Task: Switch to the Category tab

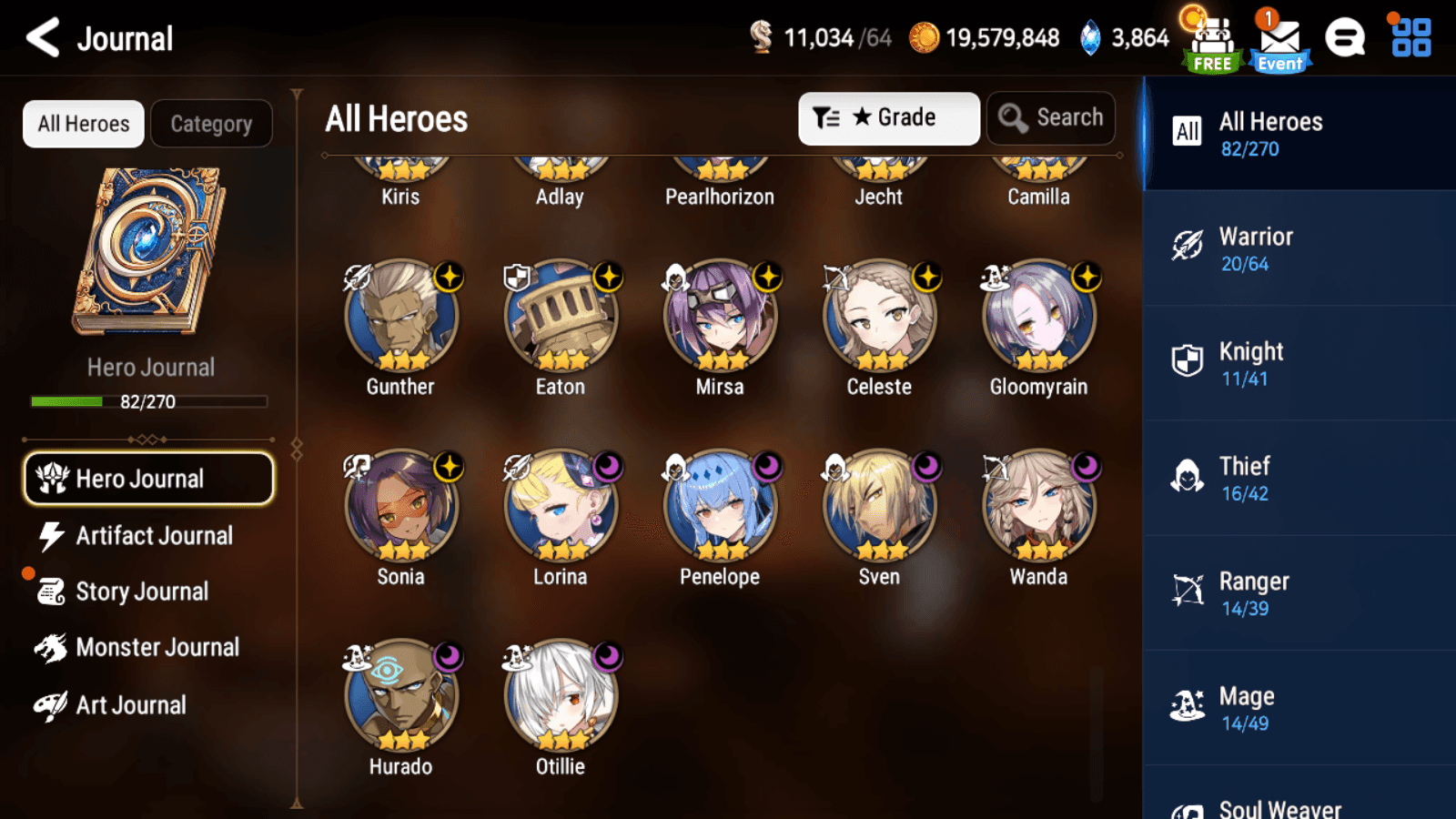Action: (212, 123)
